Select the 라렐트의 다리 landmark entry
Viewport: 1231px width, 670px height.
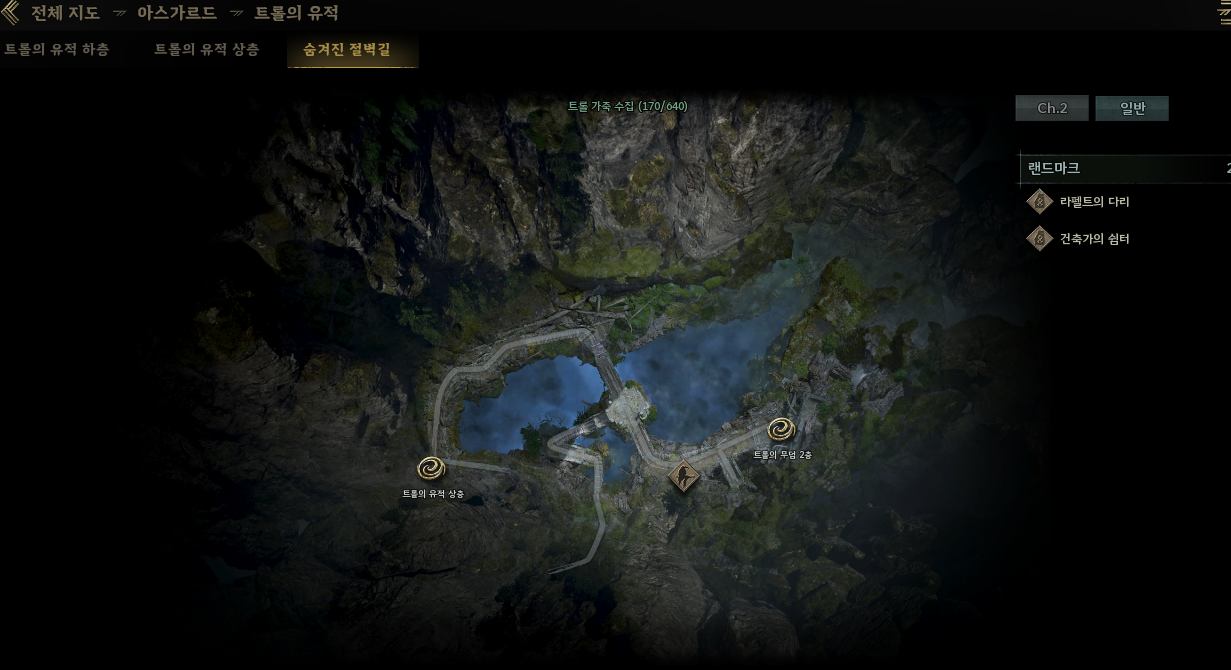(1094, 202)
